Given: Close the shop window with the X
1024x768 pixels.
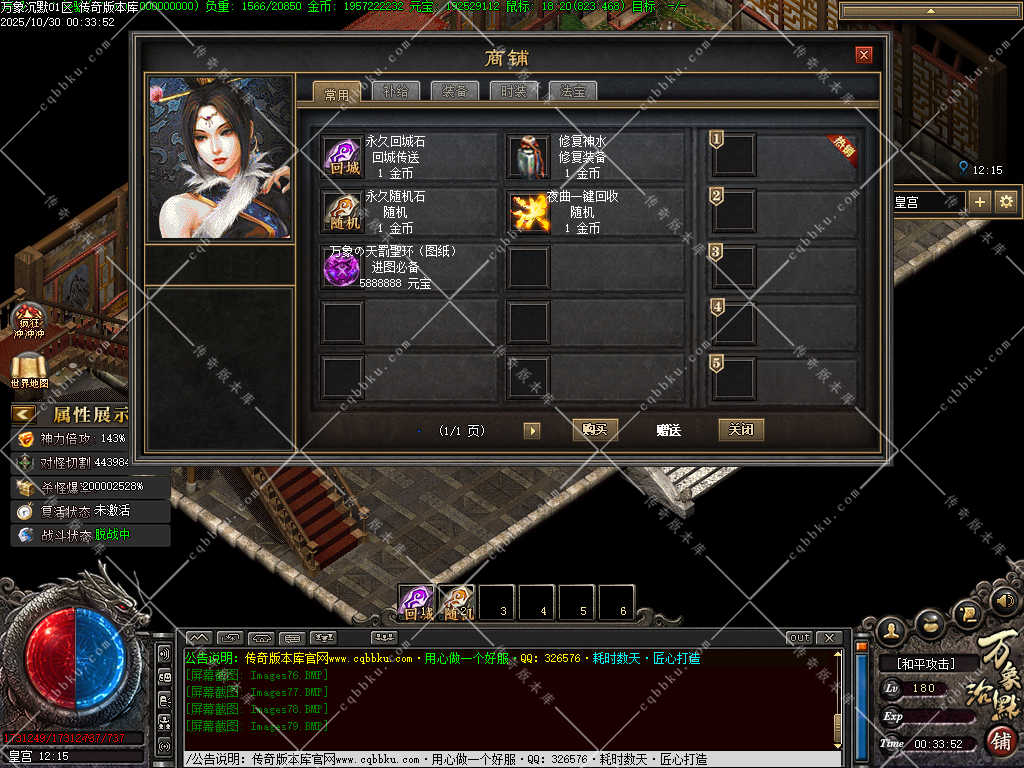Looking at the screenshot, I should click(864, 55).
